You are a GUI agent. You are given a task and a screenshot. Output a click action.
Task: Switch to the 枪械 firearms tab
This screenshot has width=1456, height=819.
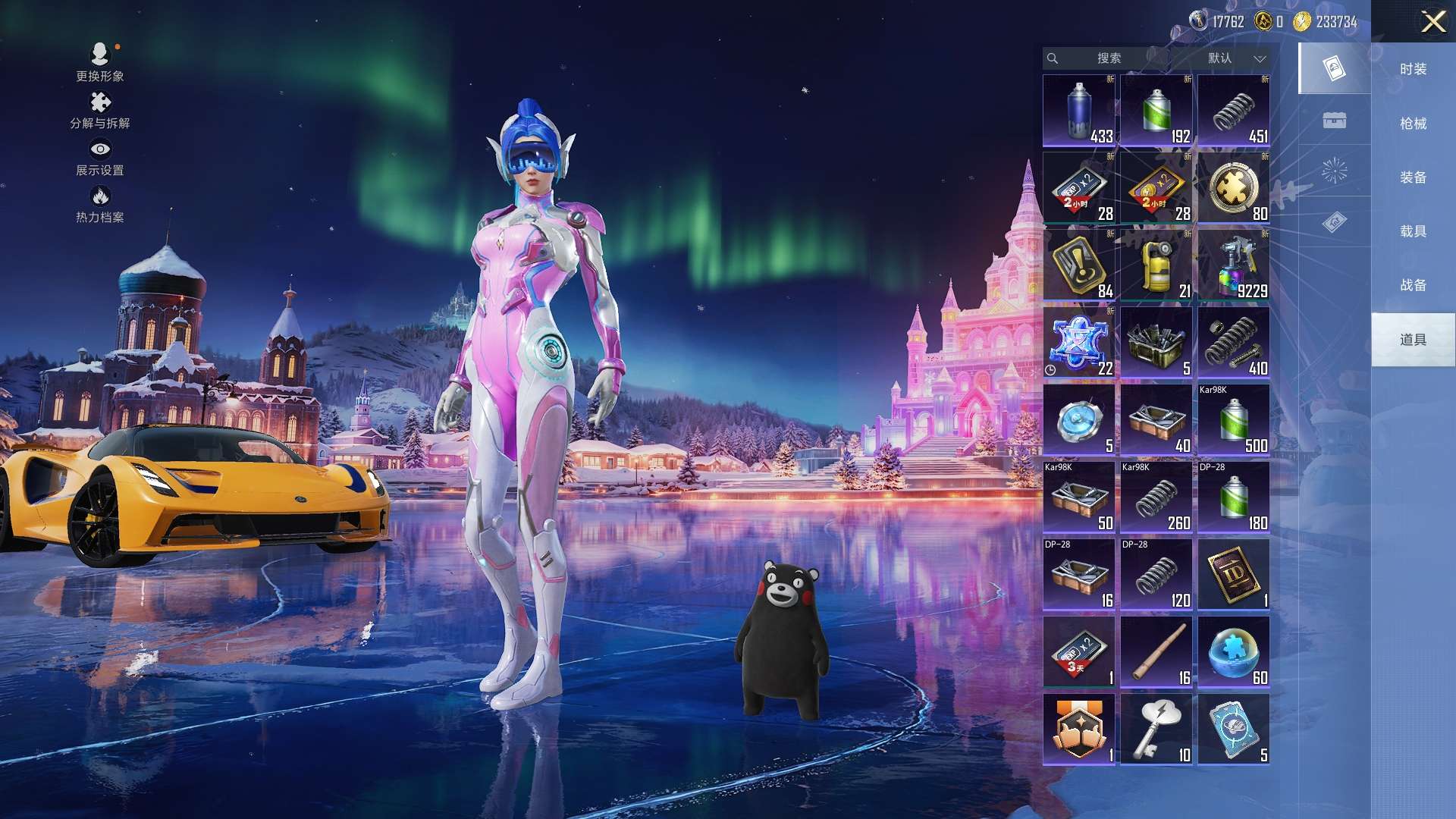tap(1413, 123)
